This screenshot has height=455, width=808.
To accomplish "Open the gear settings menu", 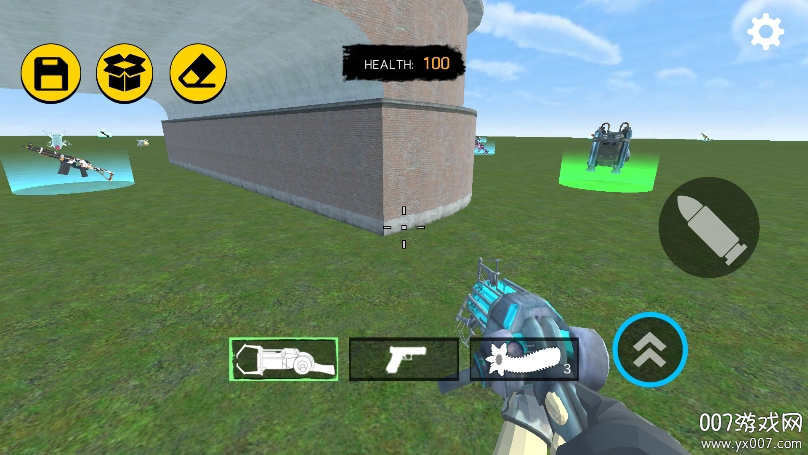I will pos(766,32).
